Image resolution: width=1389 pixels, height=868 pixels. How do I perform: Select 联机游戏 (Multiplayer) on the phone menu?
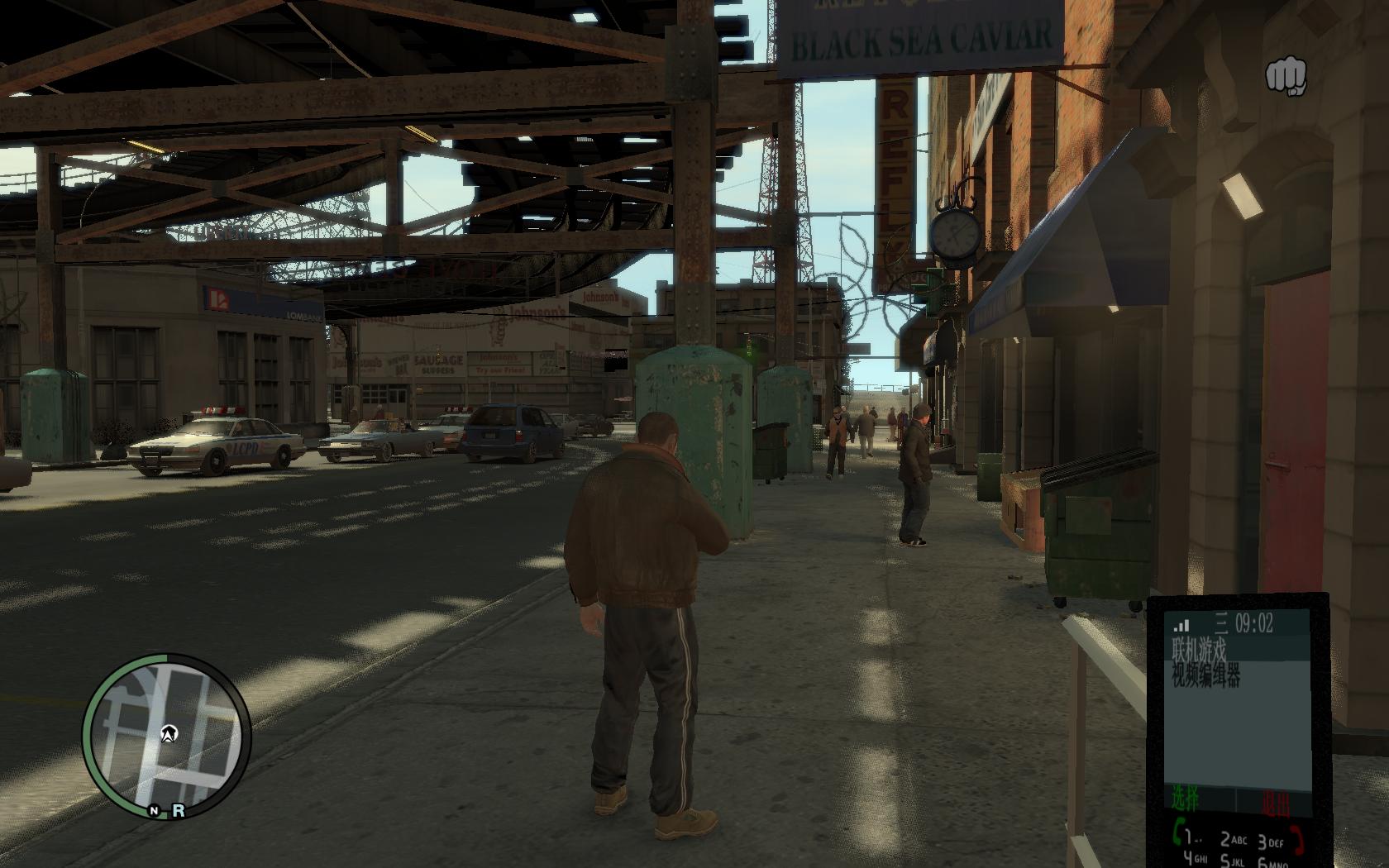1199,648
